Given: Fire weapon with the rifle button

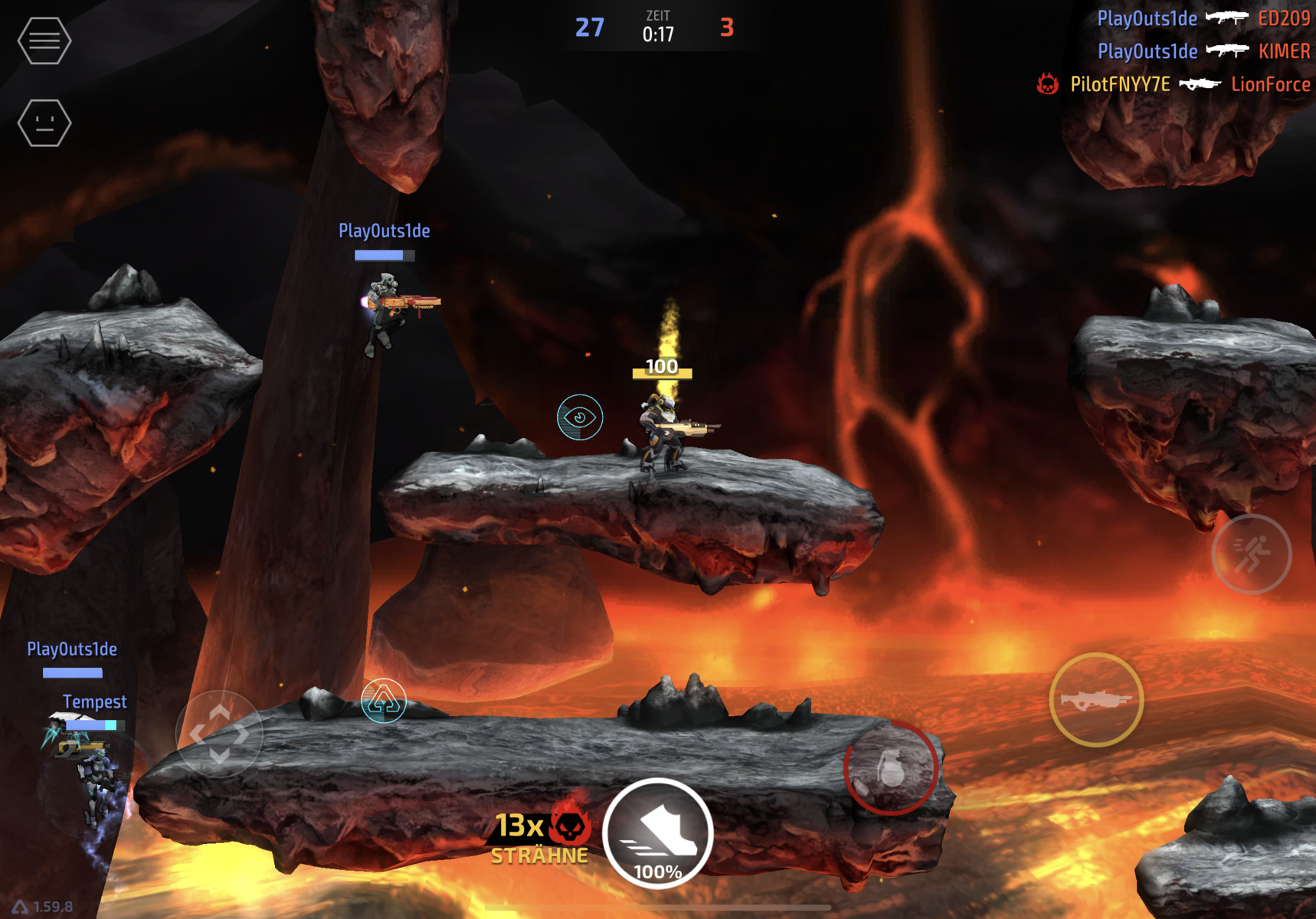Looking at the screenshot, I should 1095,699.
